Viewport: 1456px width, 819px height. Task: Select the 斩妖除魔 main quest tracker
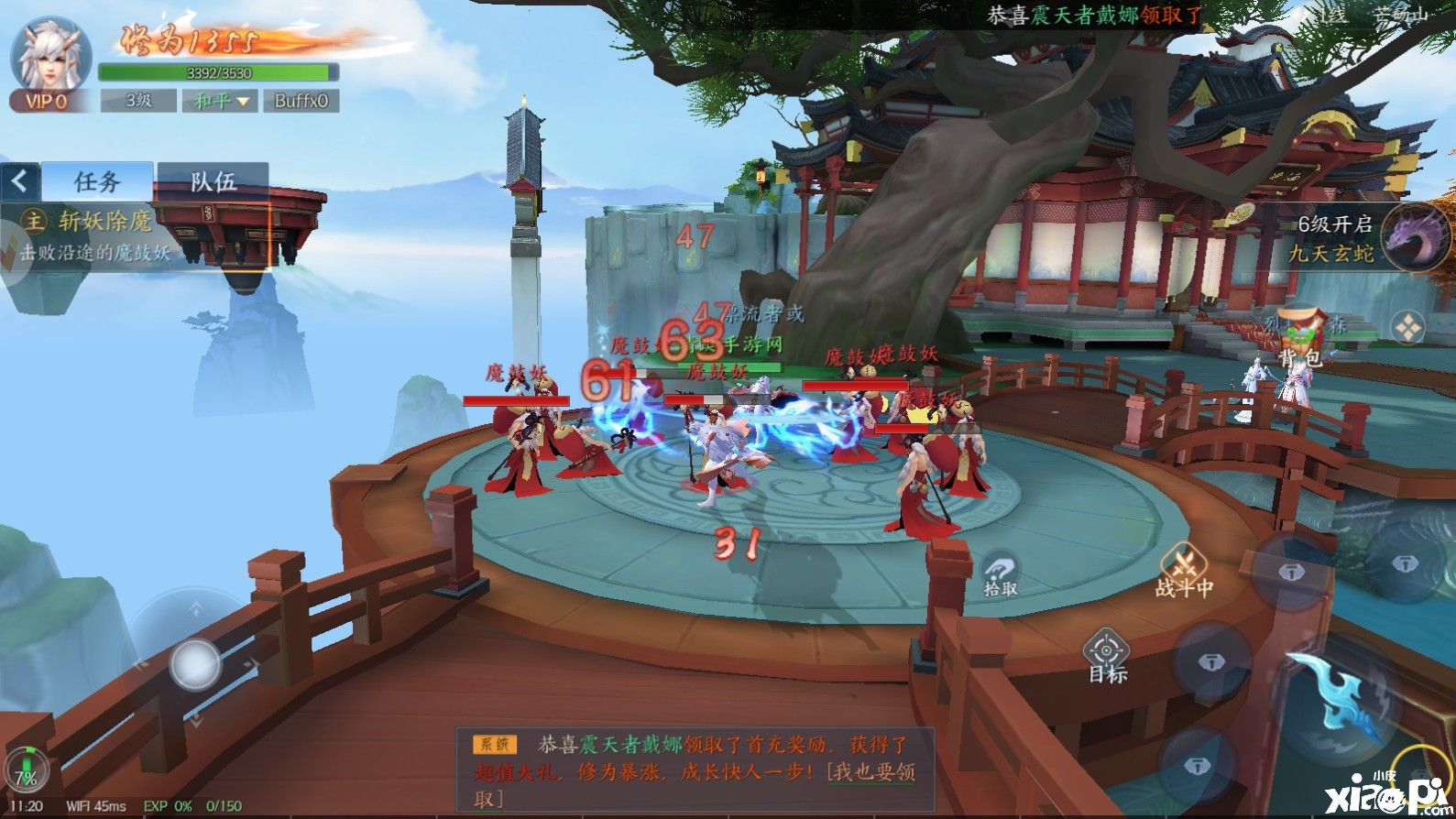pyautogui.click(x=101, y=236)
